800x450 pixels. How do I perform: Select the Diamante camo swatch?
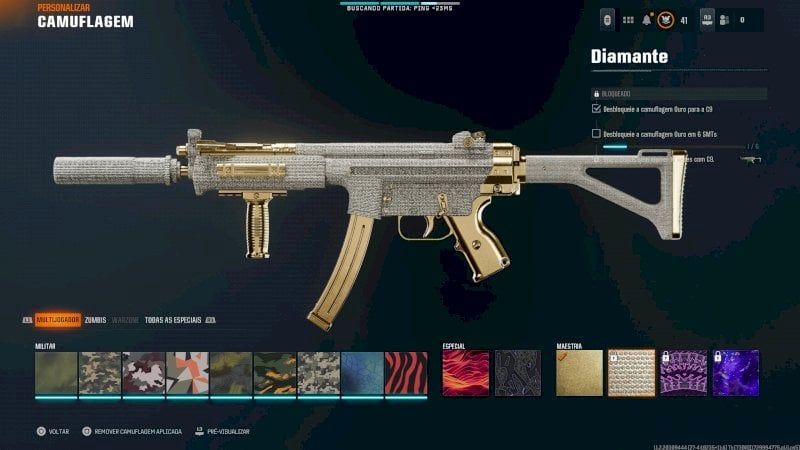631,372
